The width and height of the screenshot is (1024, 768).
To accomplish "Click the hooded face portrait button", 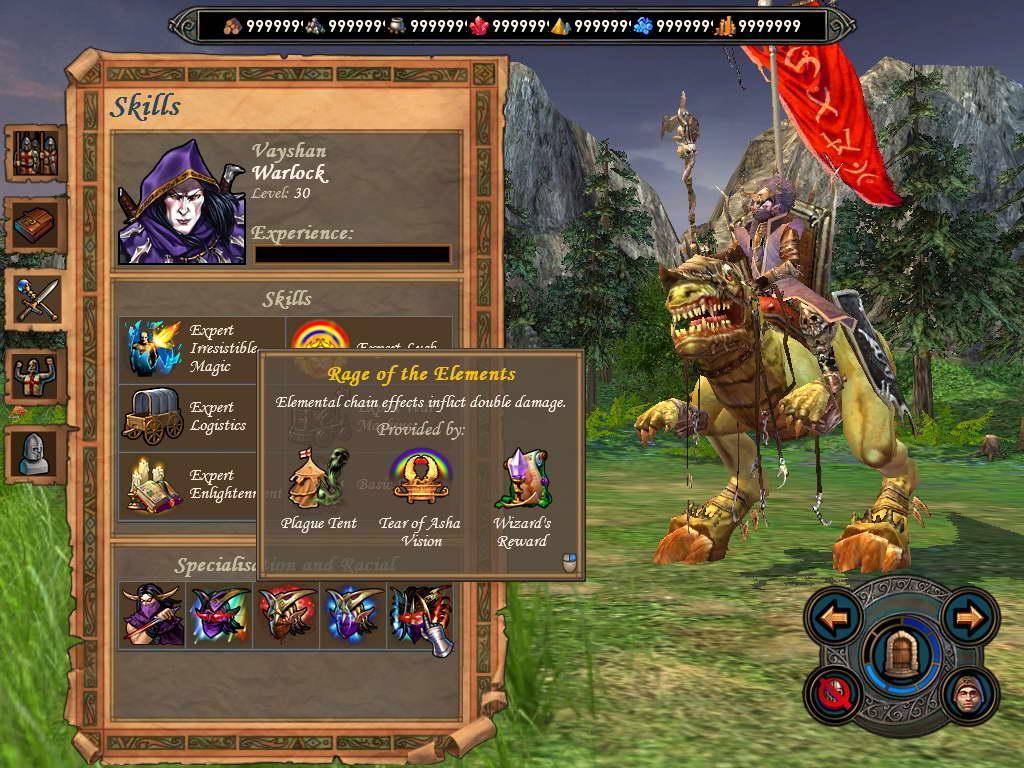I will [x=967, y=695].
